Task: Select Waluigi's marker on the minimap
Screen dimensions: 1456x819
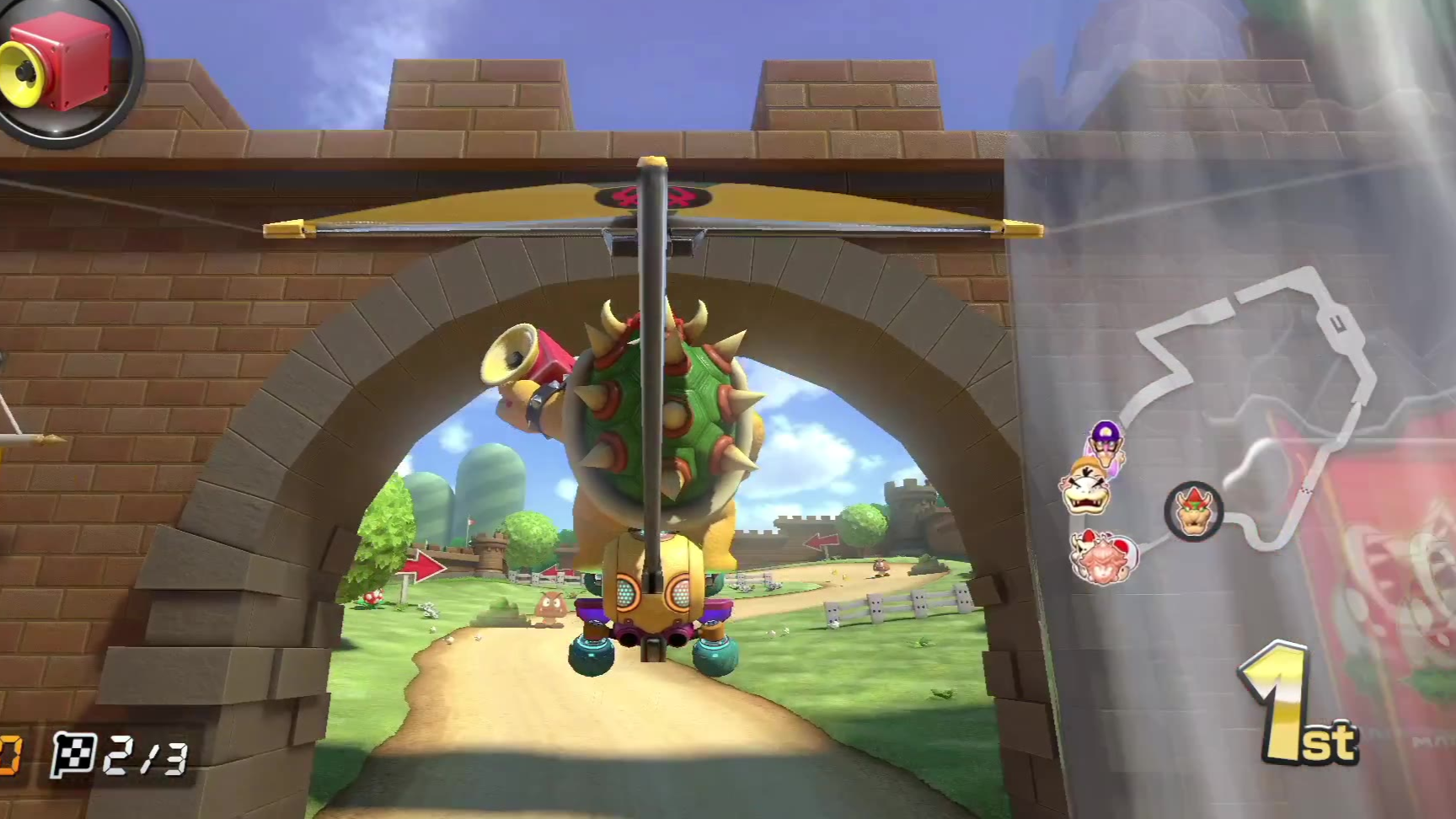Action: pos(1105,442)
